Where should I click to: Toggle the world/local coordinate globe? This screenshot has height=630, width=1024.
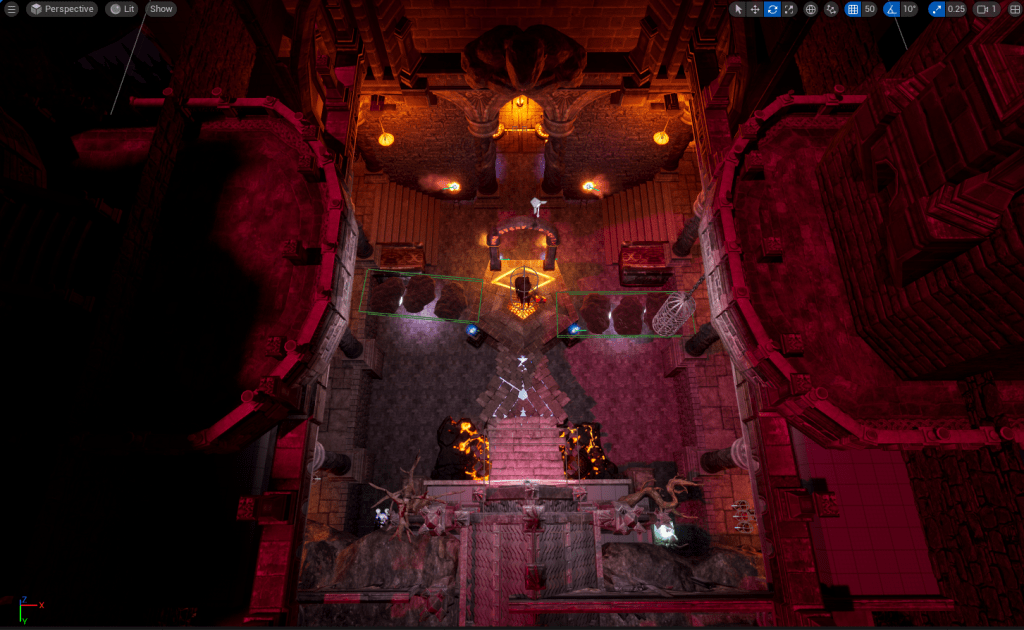[810, 9]
